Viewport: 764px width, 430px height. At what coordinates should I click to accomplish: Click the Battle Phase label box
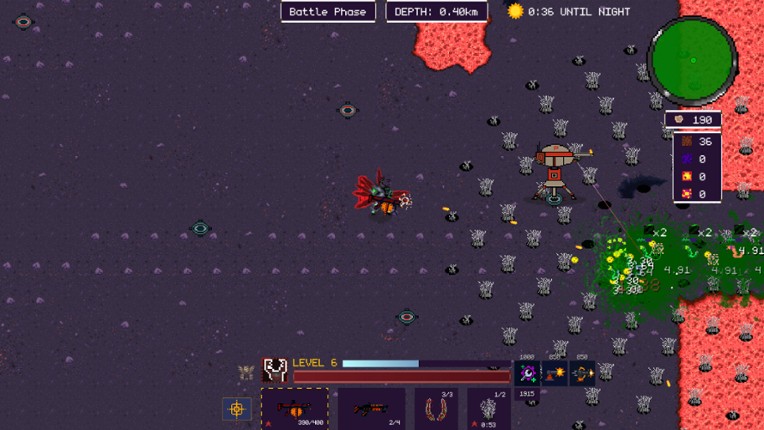328,12
